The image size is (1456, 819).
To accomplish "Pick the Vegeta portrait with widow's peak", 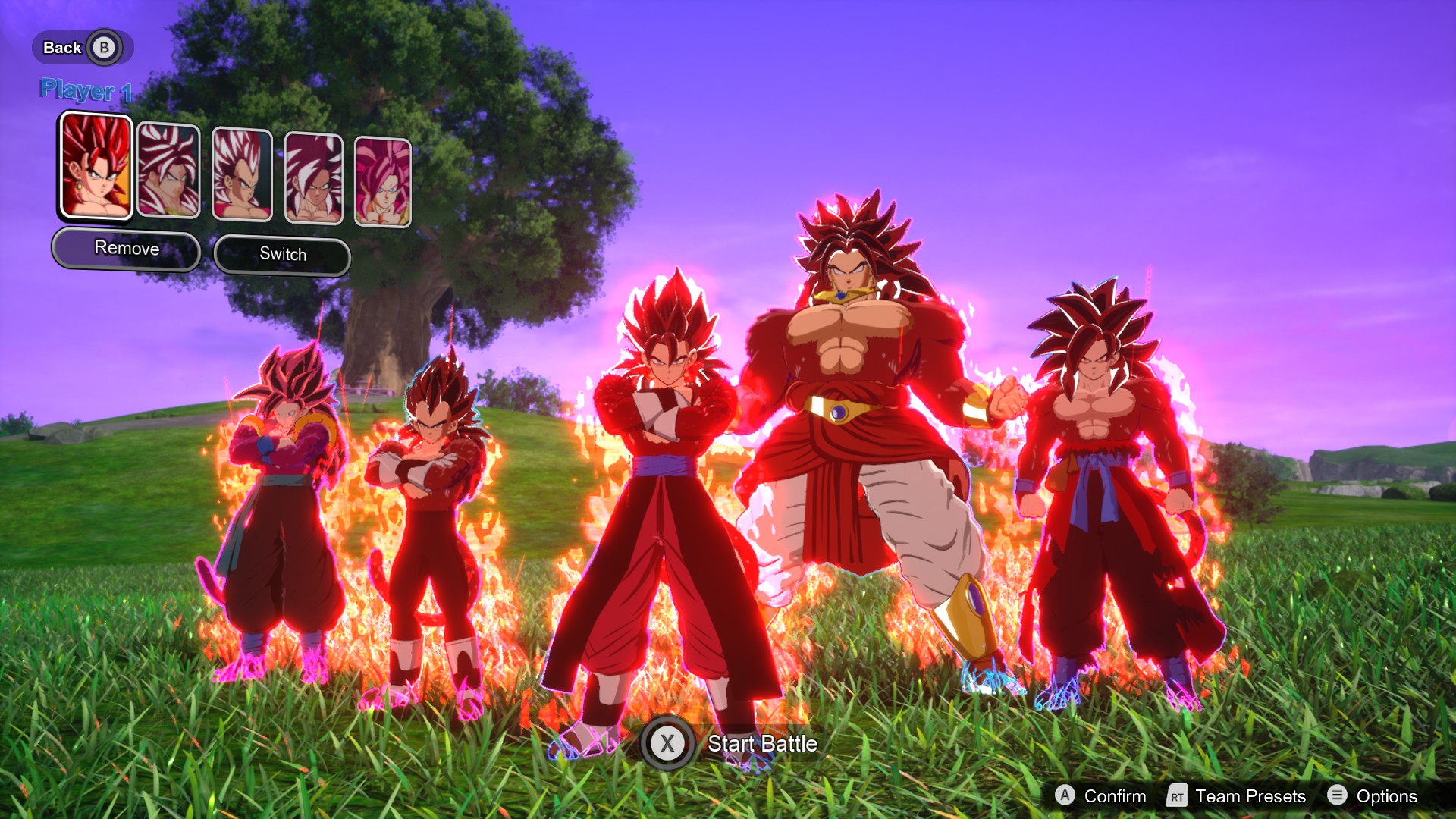I will [242, 174].
